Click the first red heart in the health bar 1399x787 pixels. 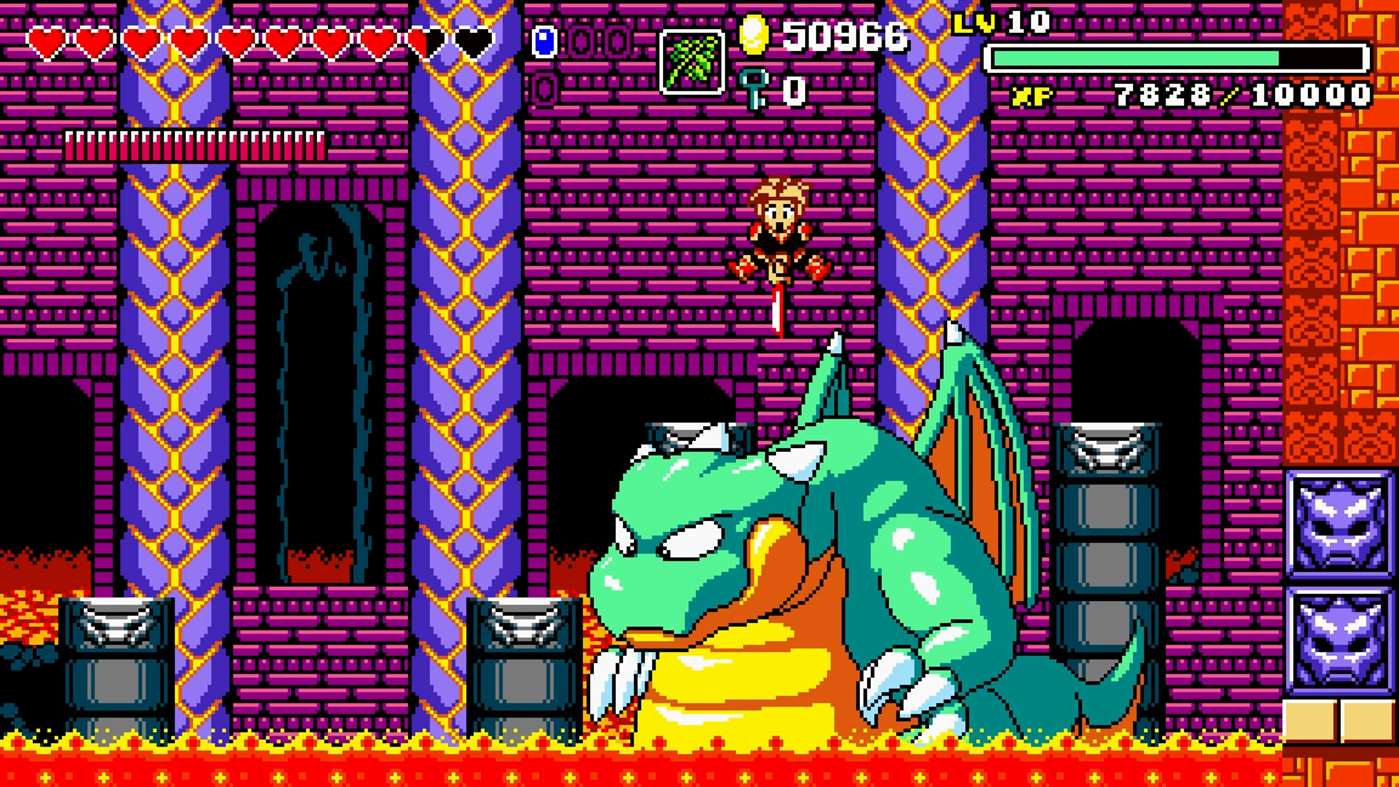[45, 42]
